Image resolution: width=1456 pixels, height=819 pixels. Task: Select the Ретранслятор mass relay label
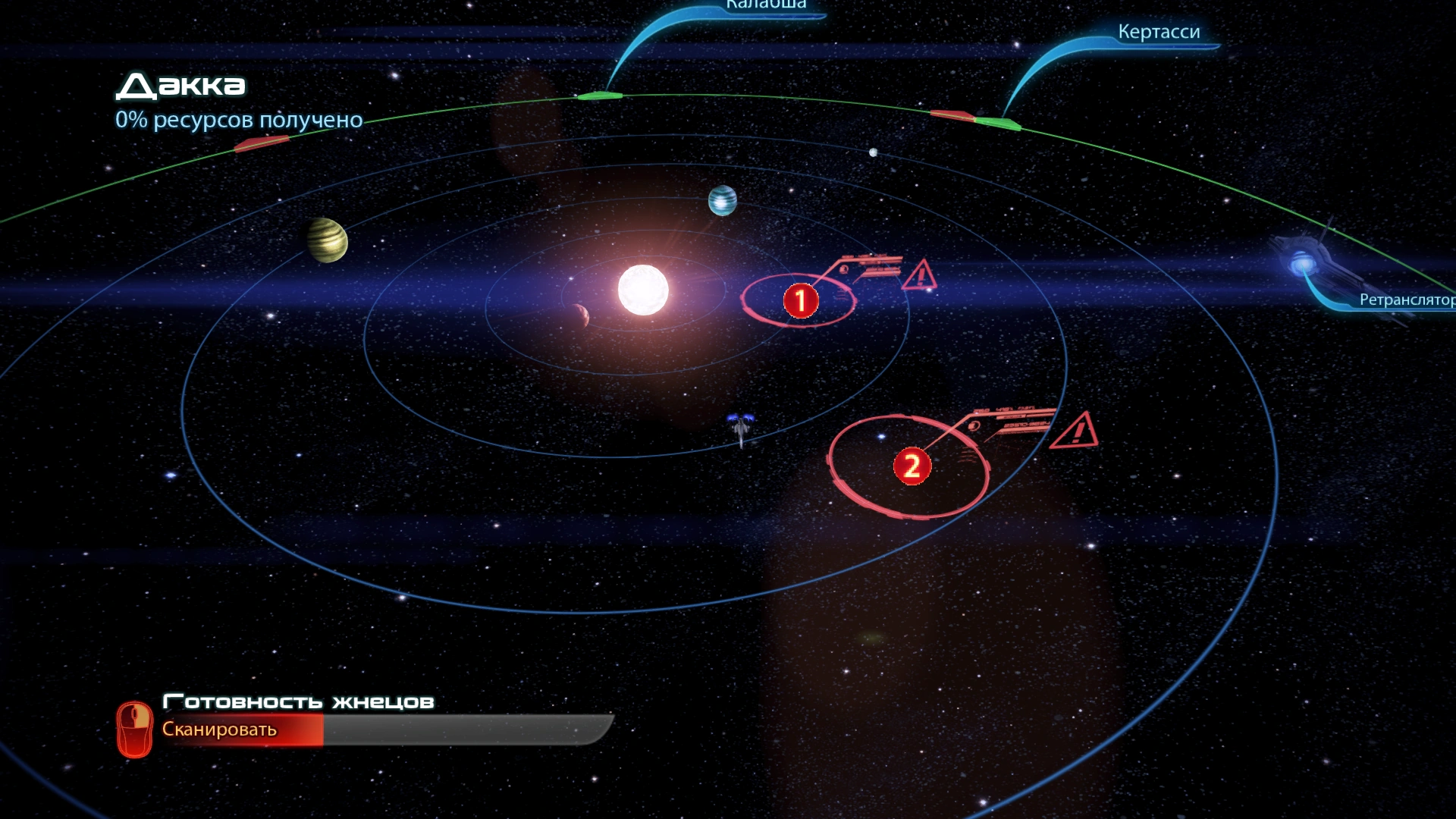coord(1406,300)
